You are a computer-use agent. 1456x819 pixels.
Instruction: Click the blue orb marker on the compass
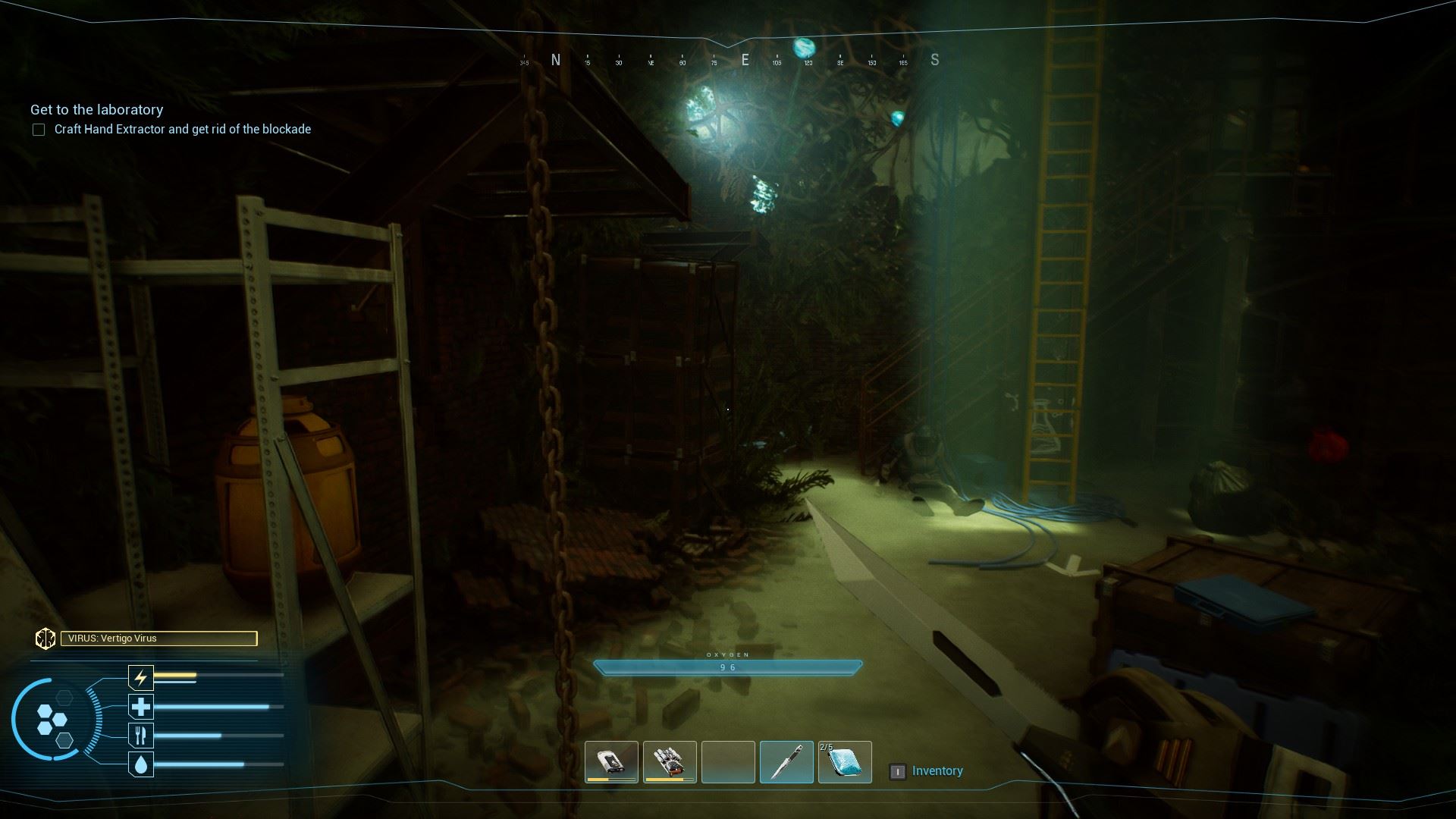pyautogui.click(x=804, y=48)
